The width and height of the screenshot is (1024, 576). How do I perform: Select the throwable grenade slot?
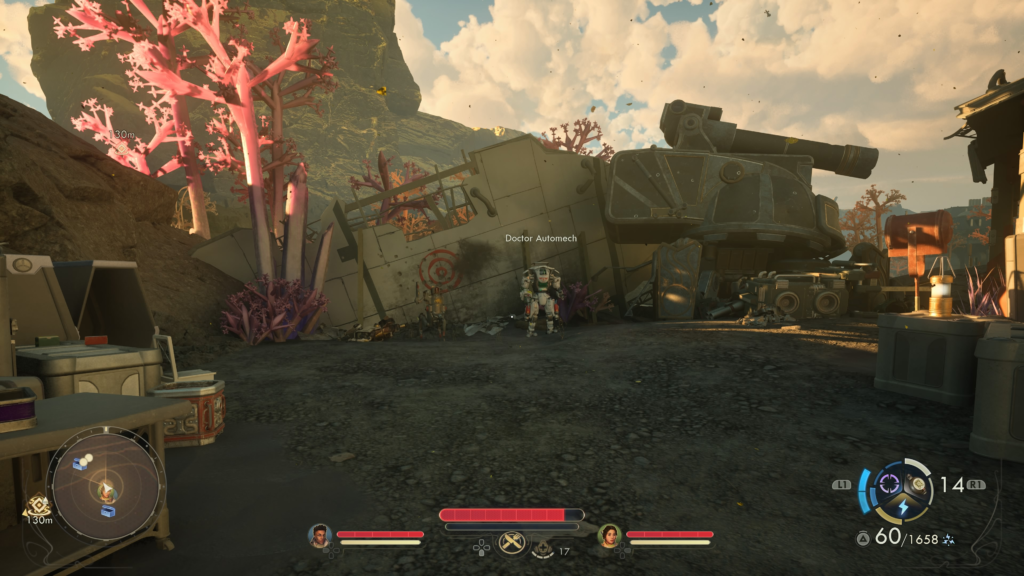pos(918,485)
